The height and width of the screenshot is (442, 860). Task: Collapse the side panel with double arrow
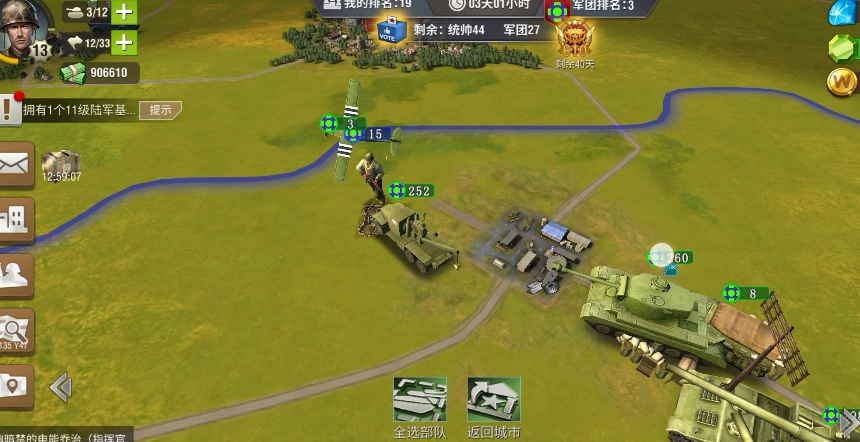60,386
